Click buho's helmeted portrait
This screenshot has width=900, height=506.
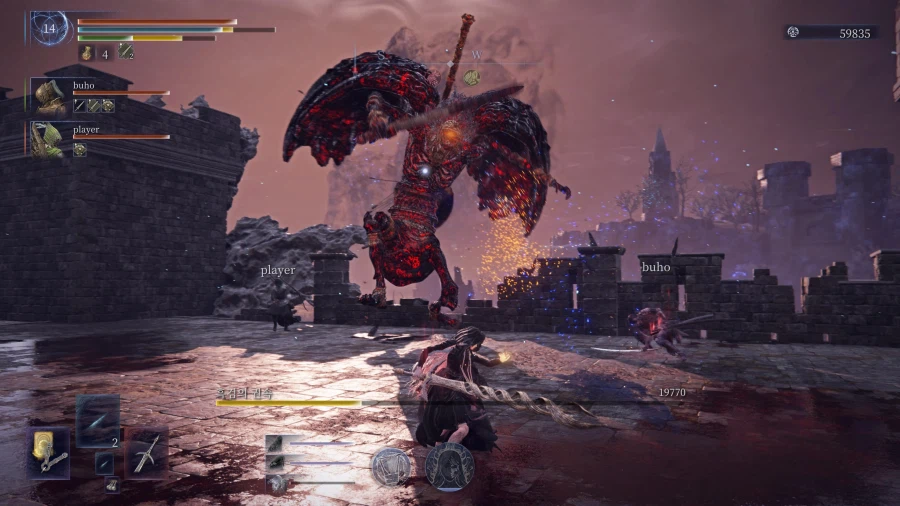(x=48, y=97)
